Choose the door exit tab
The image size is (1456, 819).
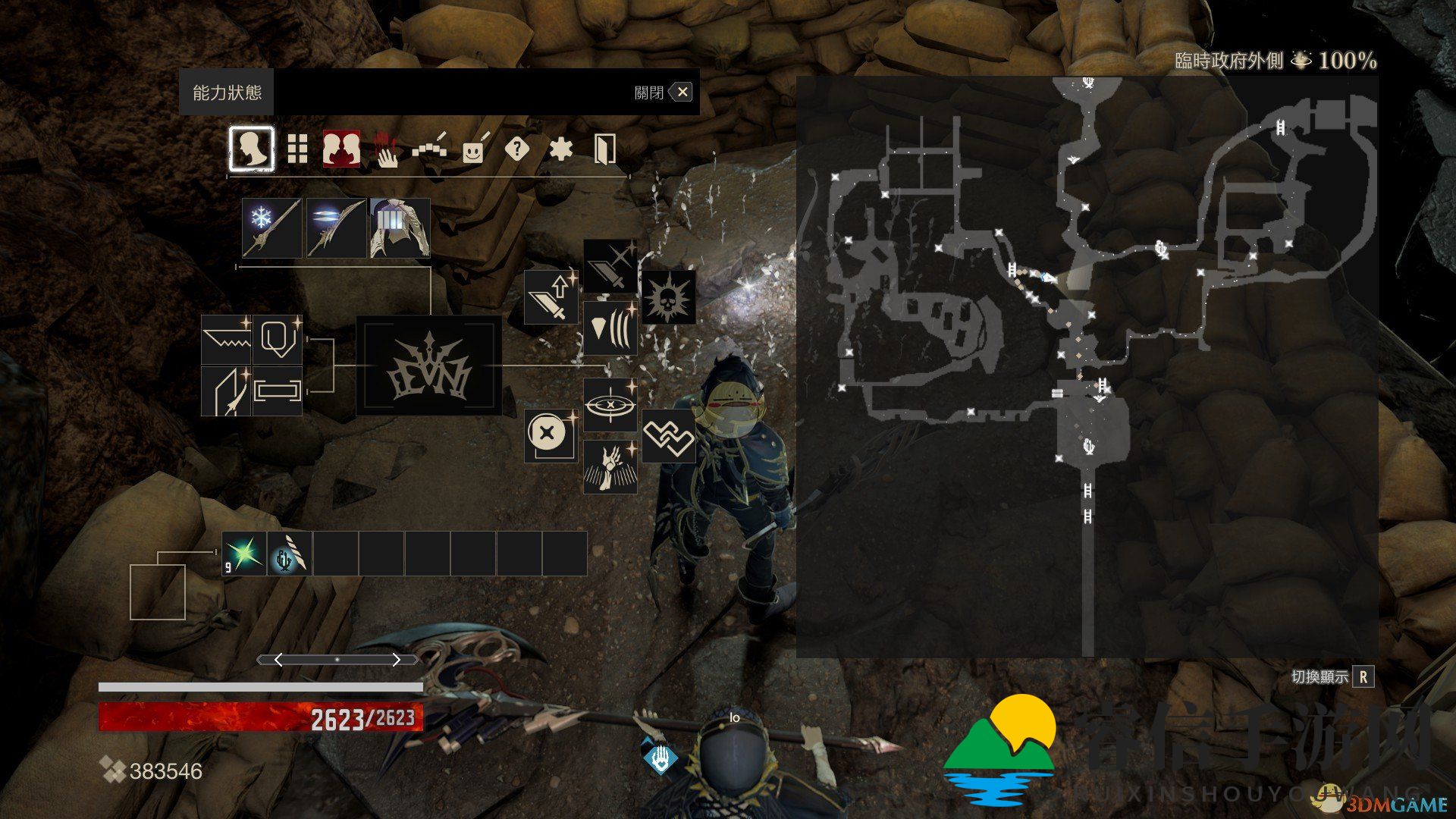click(604, 149)
